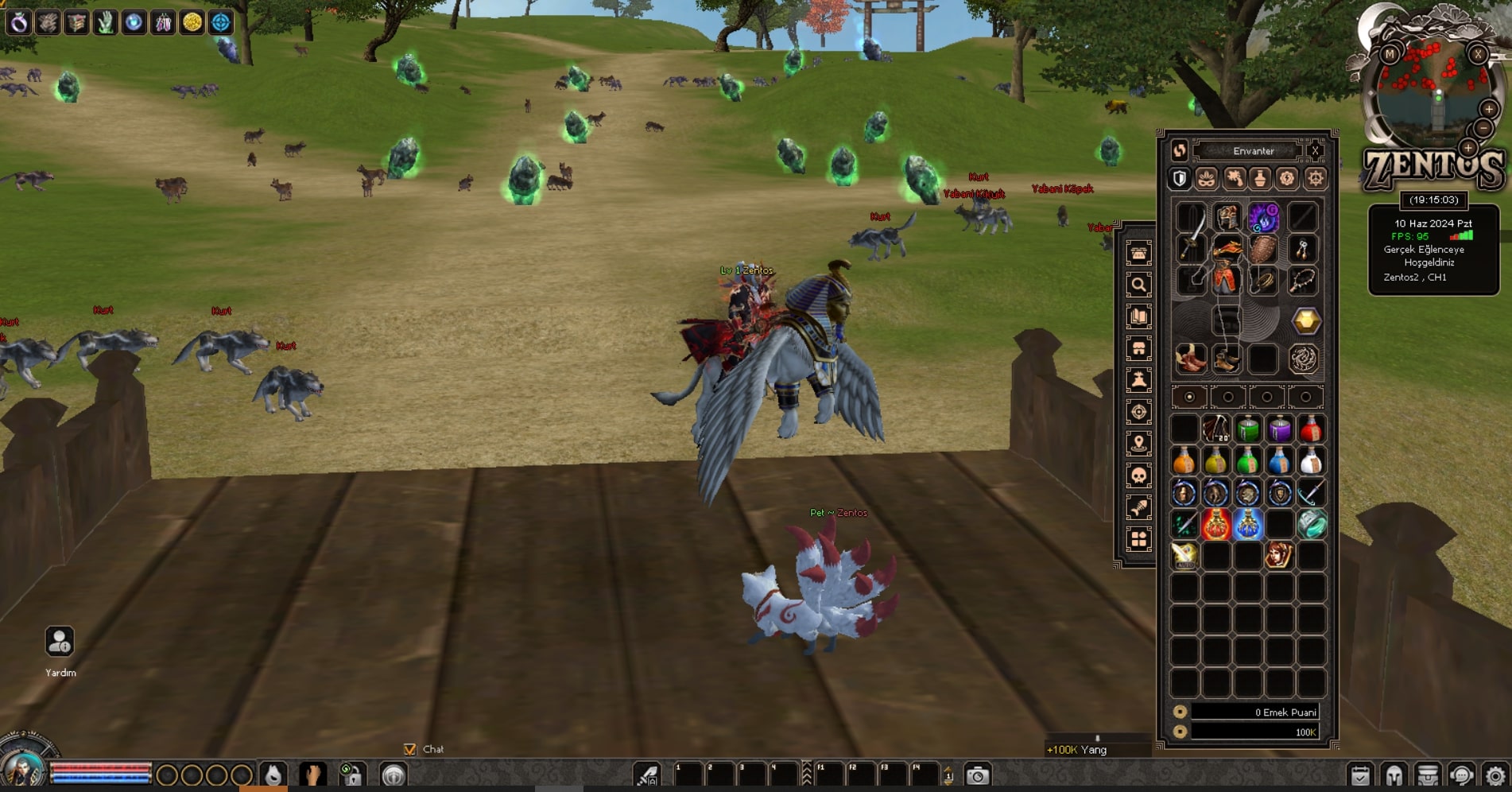The height and width of the screenshot is (792, 1512).
Task: Open the map with minimap M button
Action: click(x=1390, y=54)
